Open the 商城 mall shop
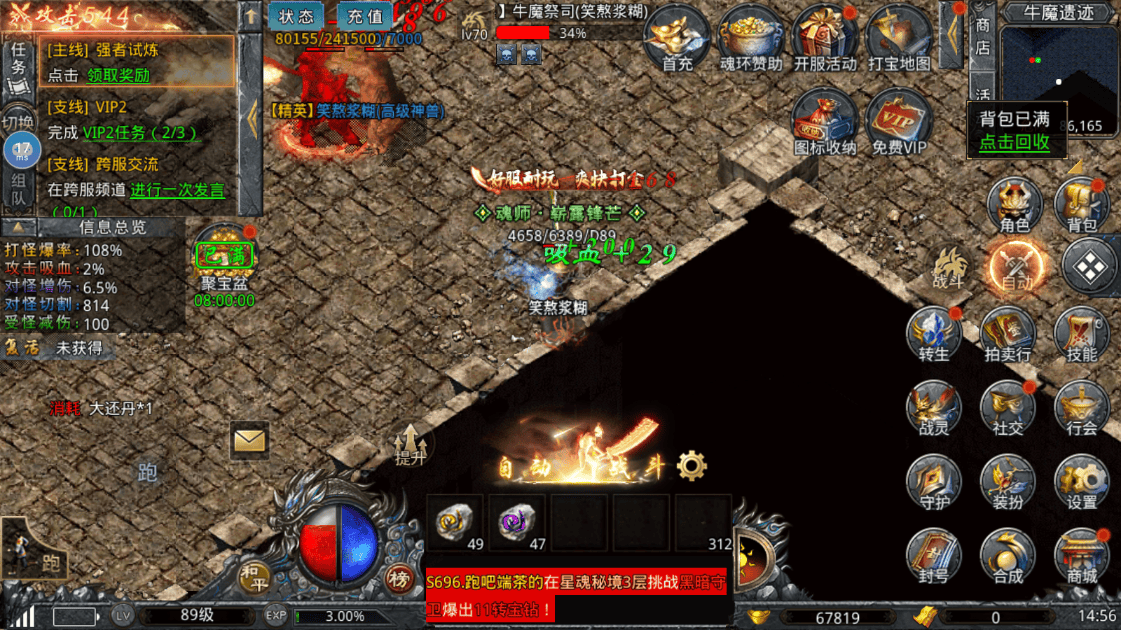The width and height of the screenshot is (1121, 630). pyautogui.click(x=1082, y=556)
